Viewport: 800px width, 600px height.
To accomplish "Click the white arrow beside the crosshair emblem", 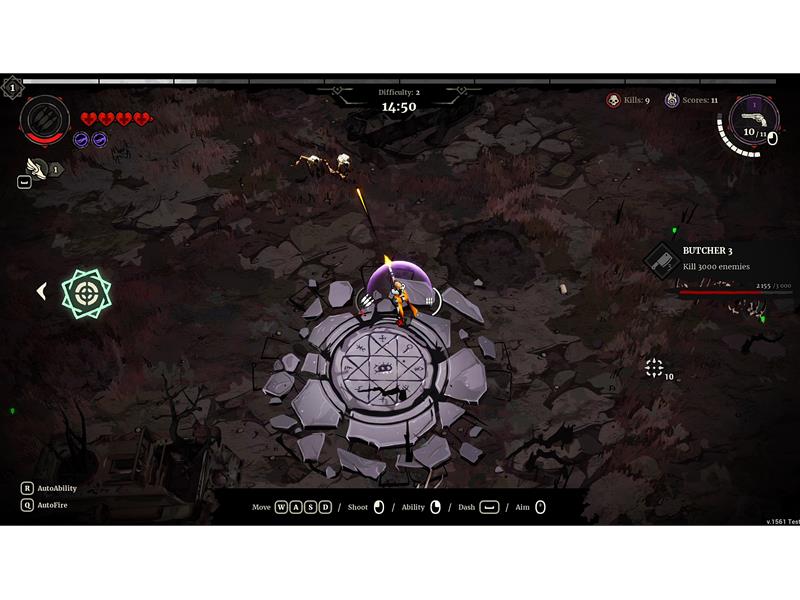I will pos(42,291).
